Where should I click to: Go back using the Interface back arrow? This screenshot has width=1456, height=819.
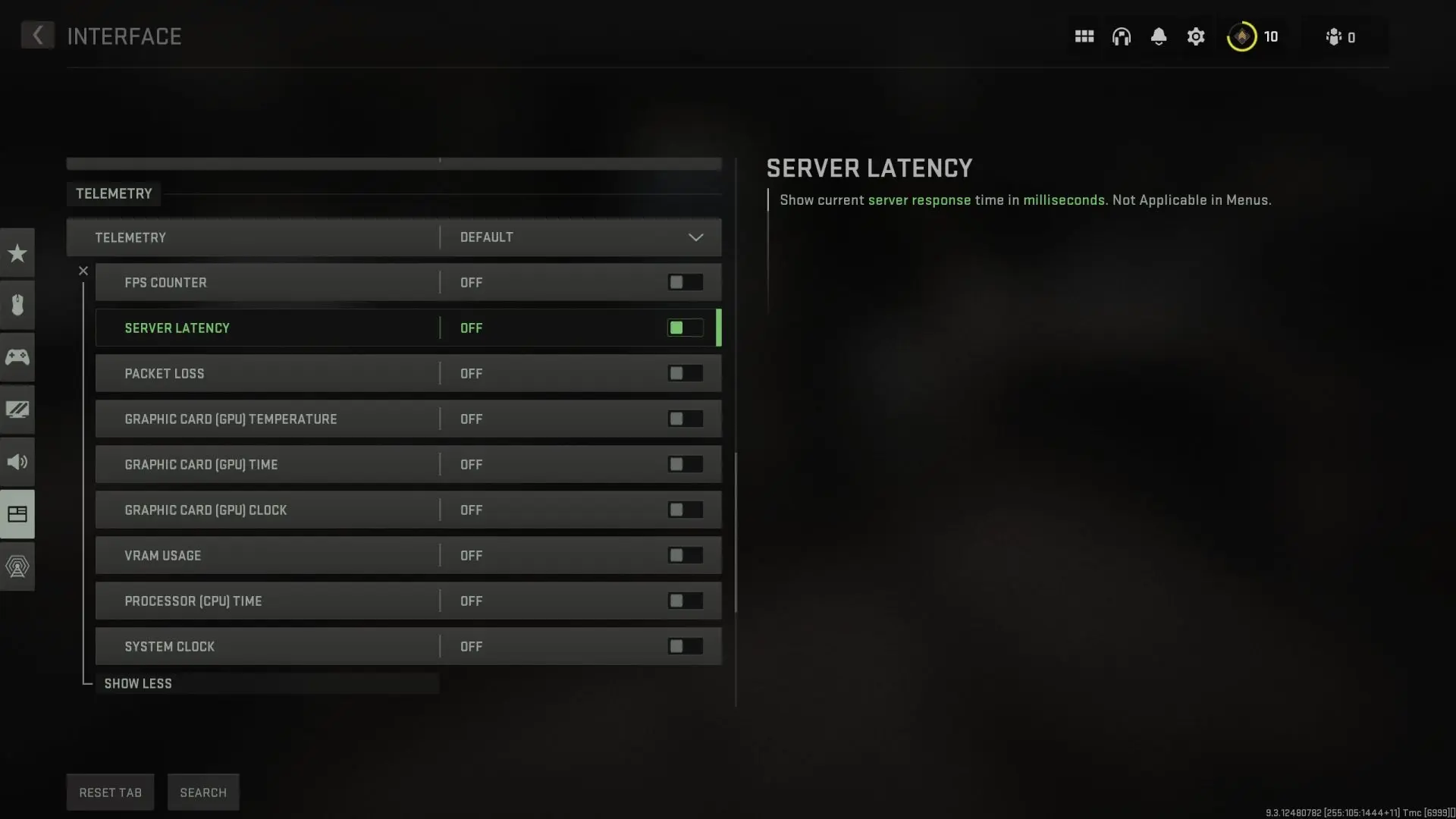pyautogui.click(x=37, y=35)
